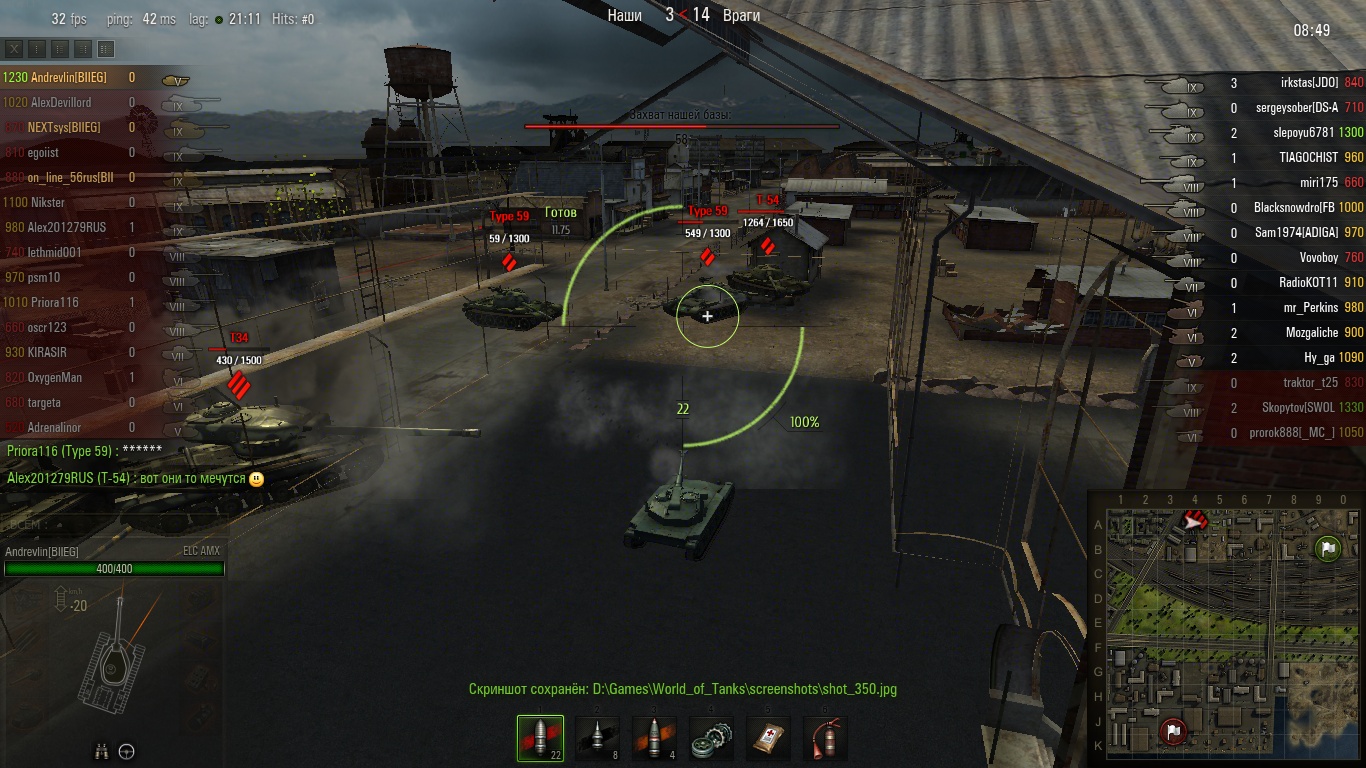Click the green flag base marker on minimap
The width and height of the screenshot is (1366, 768).
pos(1327,548)
